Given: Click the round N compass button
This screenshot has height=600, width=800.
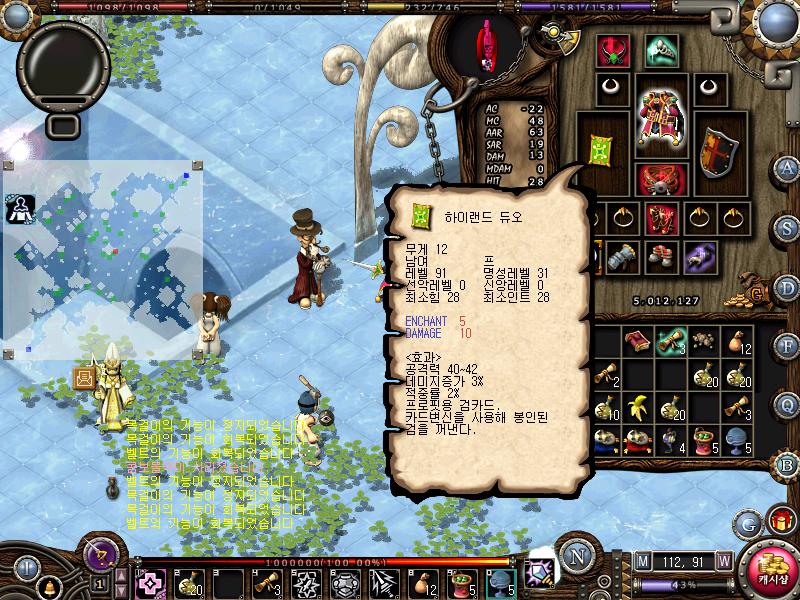Looking at the screenshot, I should (576, 556).
